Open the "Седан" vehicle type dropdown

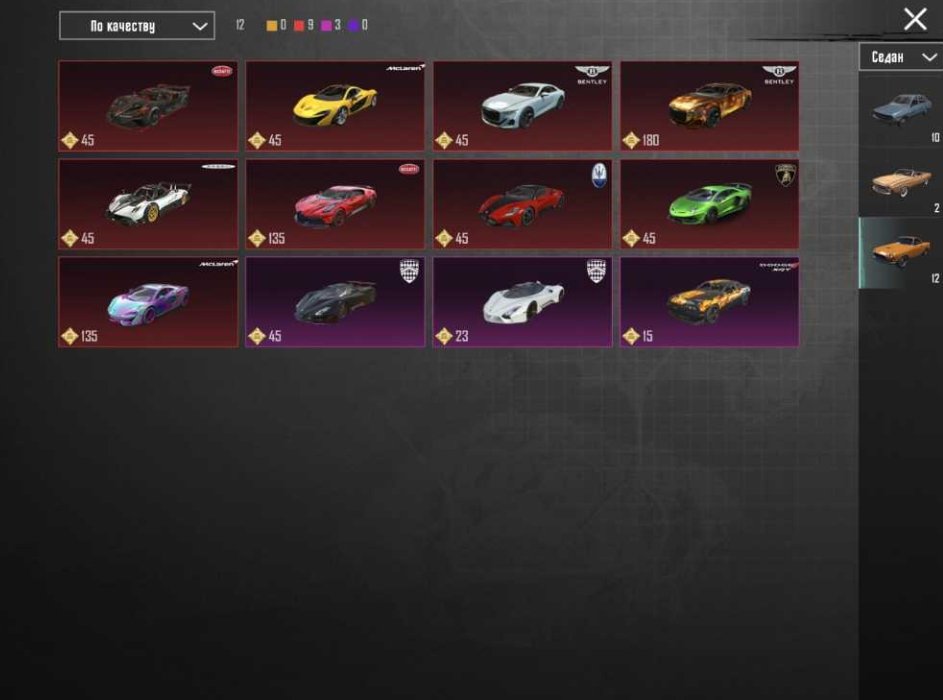tap(899, 58)
